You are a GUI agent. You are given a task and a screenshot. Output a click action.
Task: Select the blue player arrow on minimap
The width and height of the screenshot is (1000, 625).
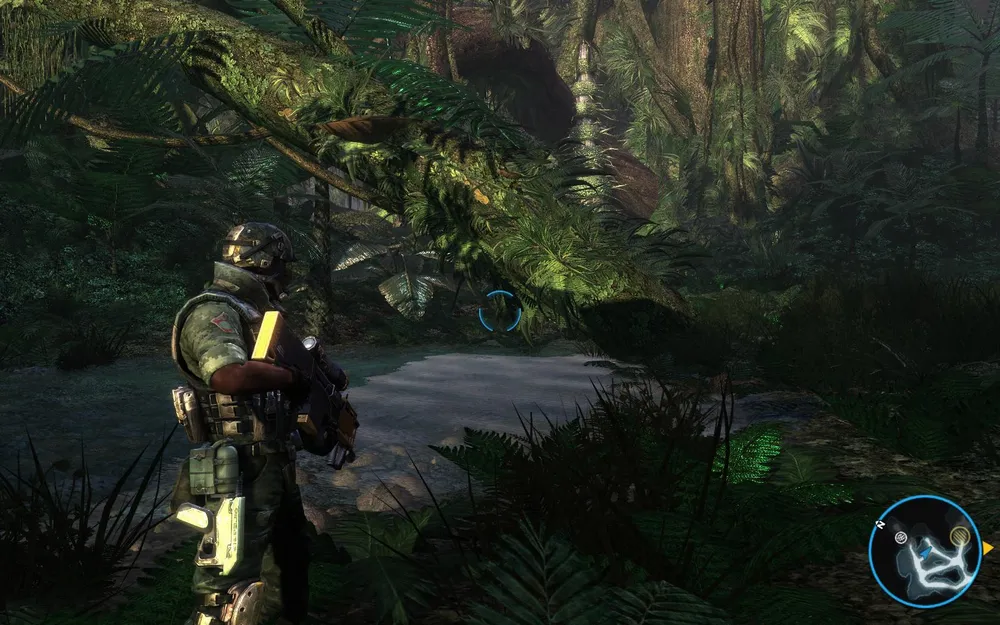926,551
